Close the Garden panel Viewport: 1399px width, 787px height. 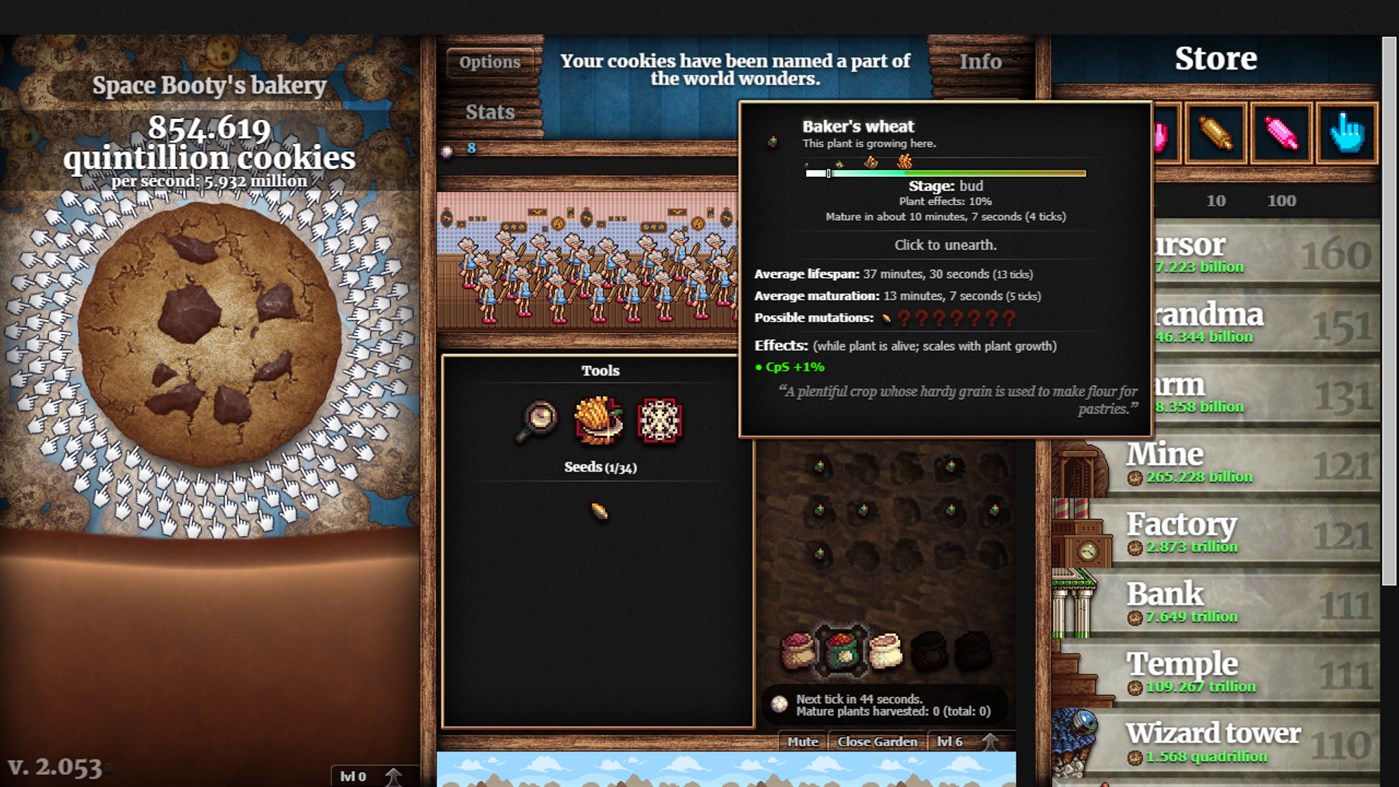click(x=875, y=742)
